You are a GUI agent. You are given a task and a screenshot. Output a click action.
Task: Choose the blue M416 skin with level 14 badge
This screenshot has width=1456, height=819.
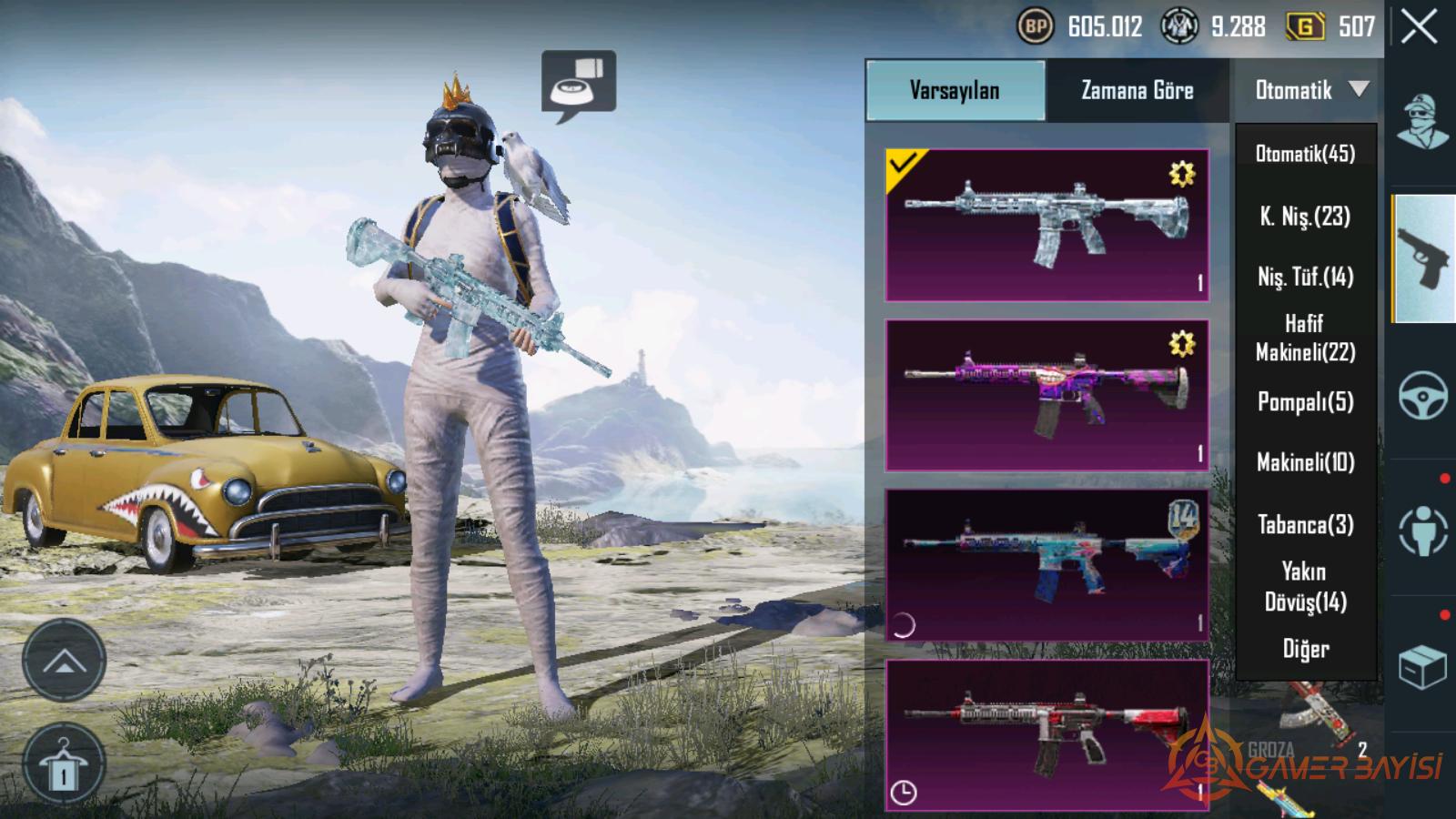[1046, 564]
